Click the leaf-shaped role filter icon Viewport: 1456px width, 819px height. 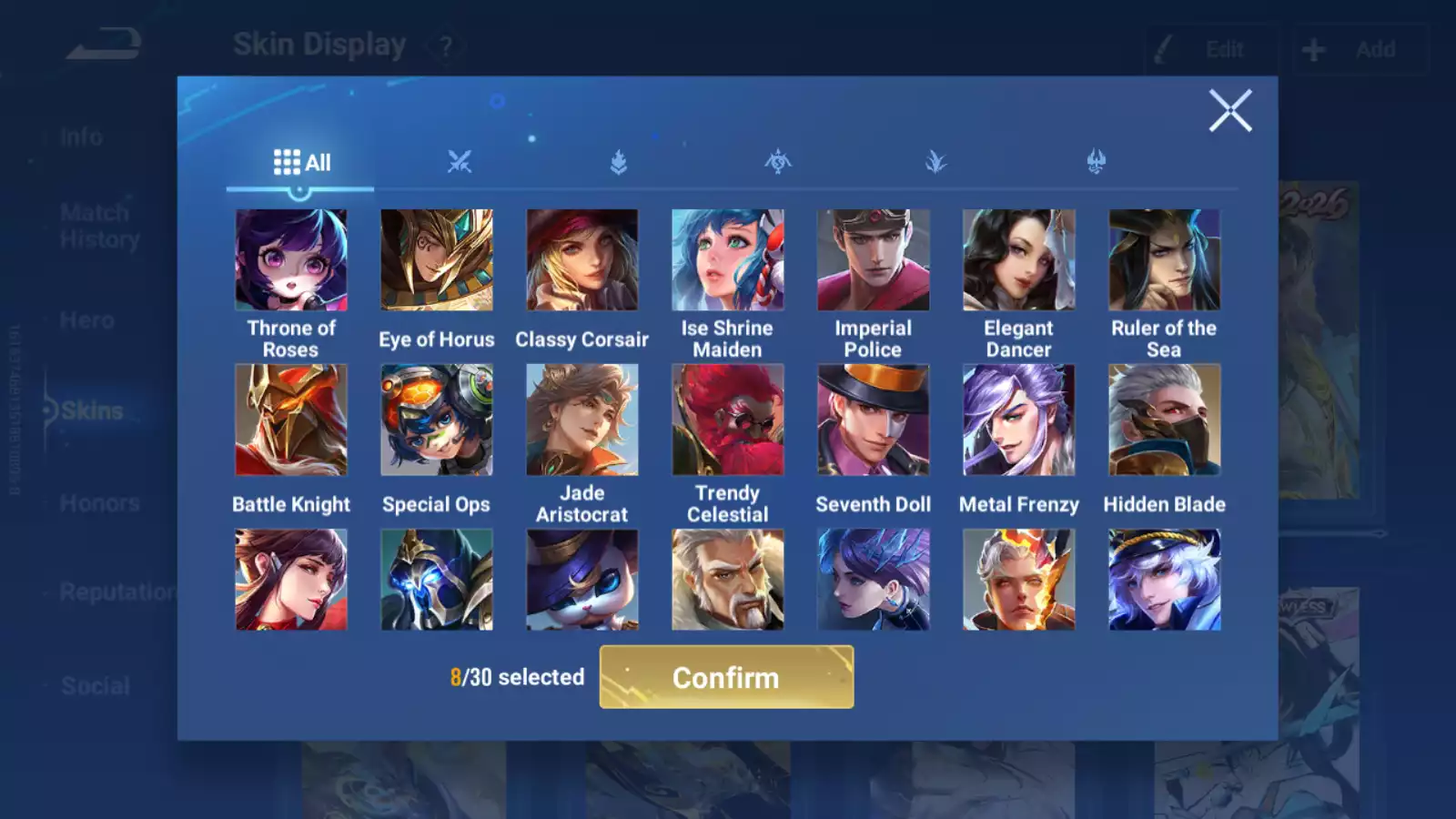pos(937,161)
